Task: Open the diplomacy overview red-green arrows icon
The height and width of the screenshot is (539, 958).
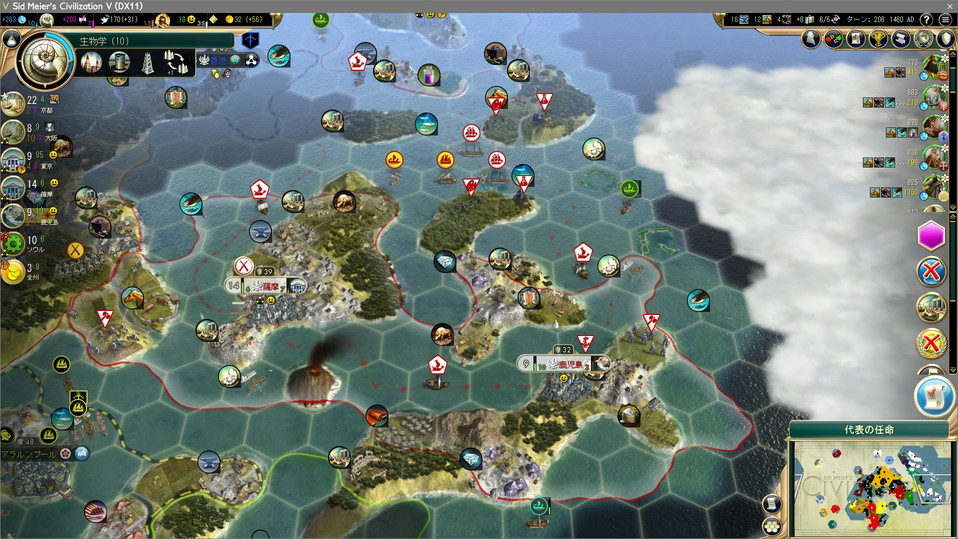Action: click(834, 39)
